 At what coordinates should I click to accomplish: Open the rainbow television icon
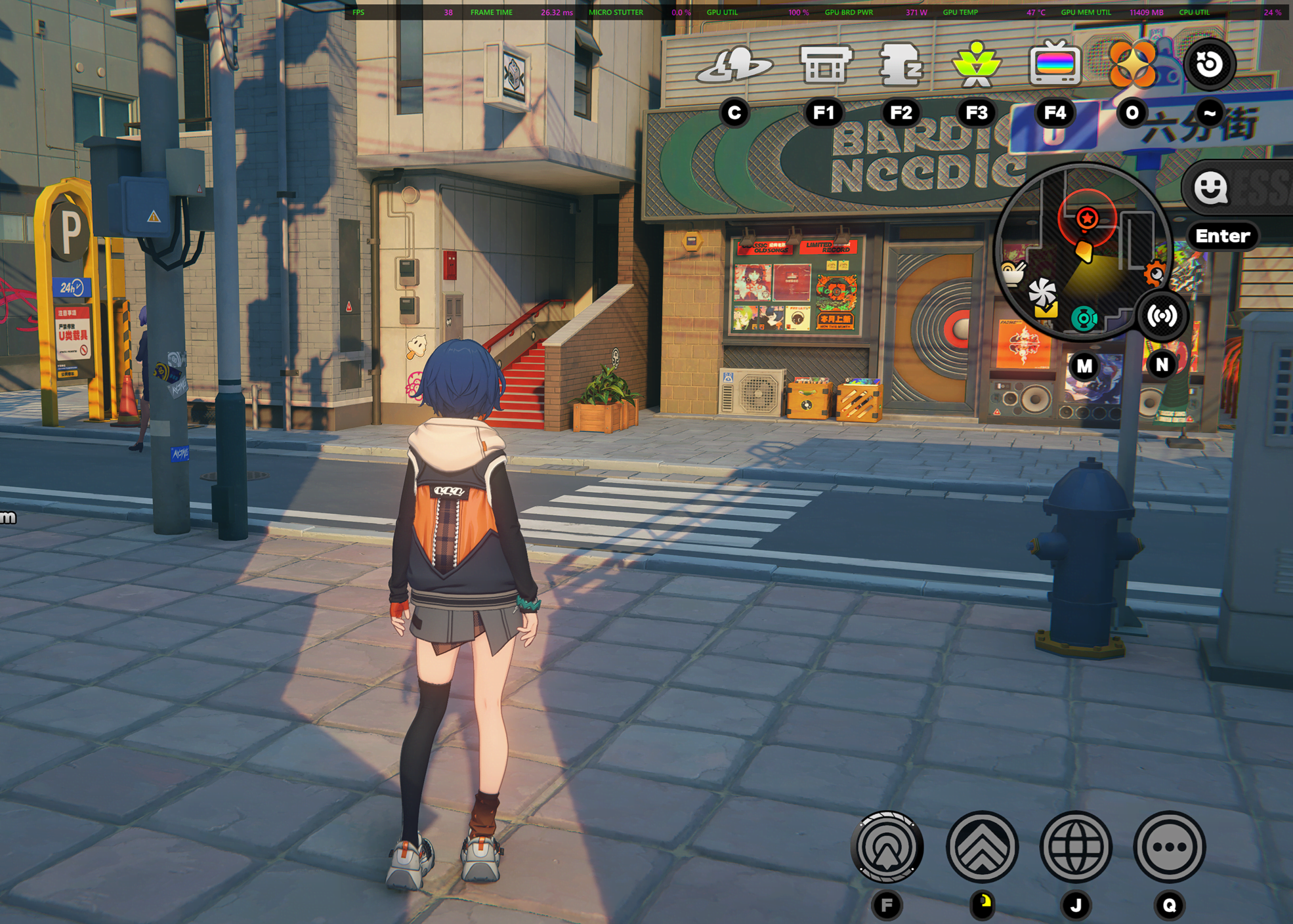pos(1054,64)
